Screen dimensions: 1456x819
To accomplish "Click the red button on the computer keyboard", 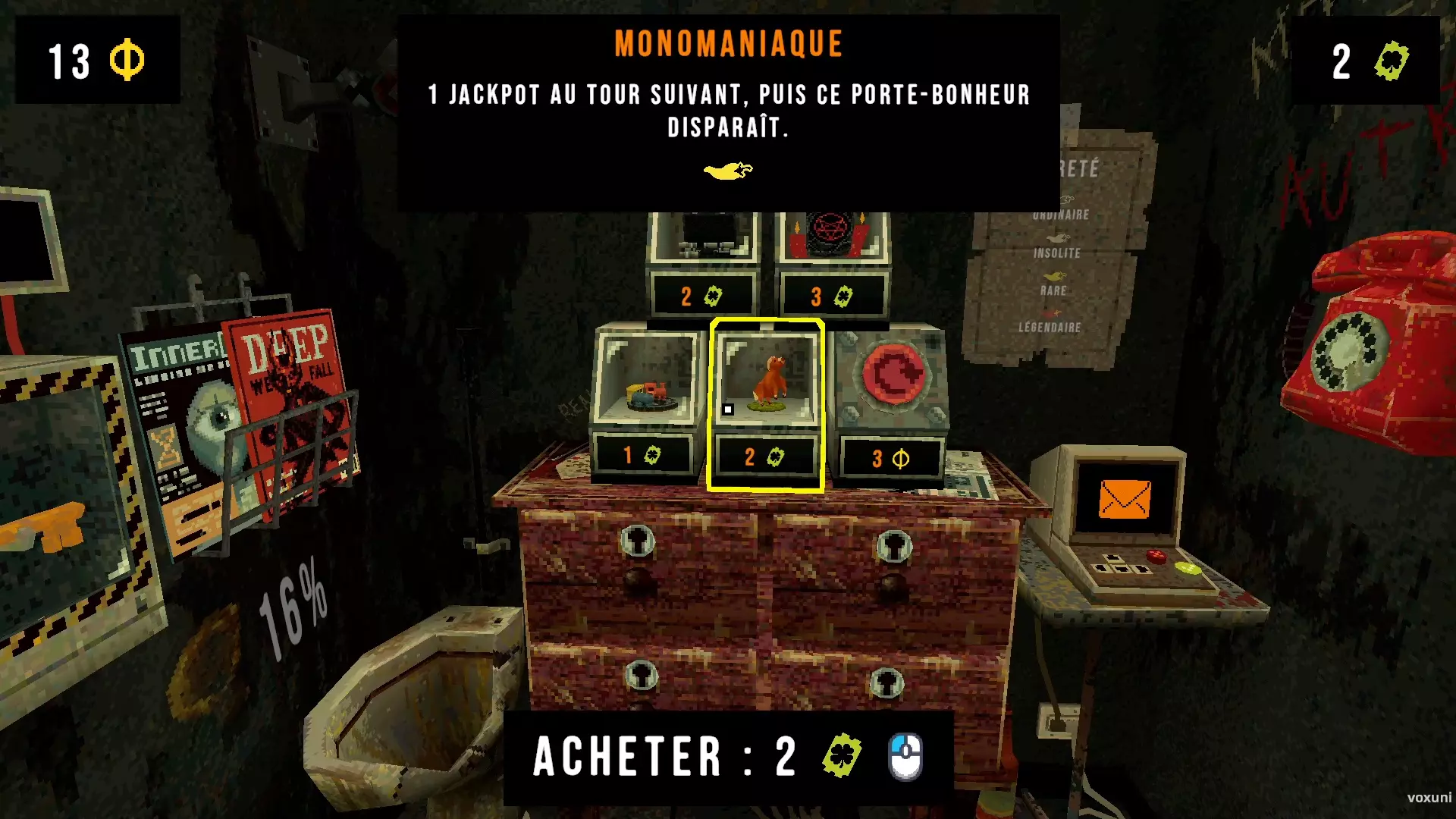I will tap(1157, 556).
